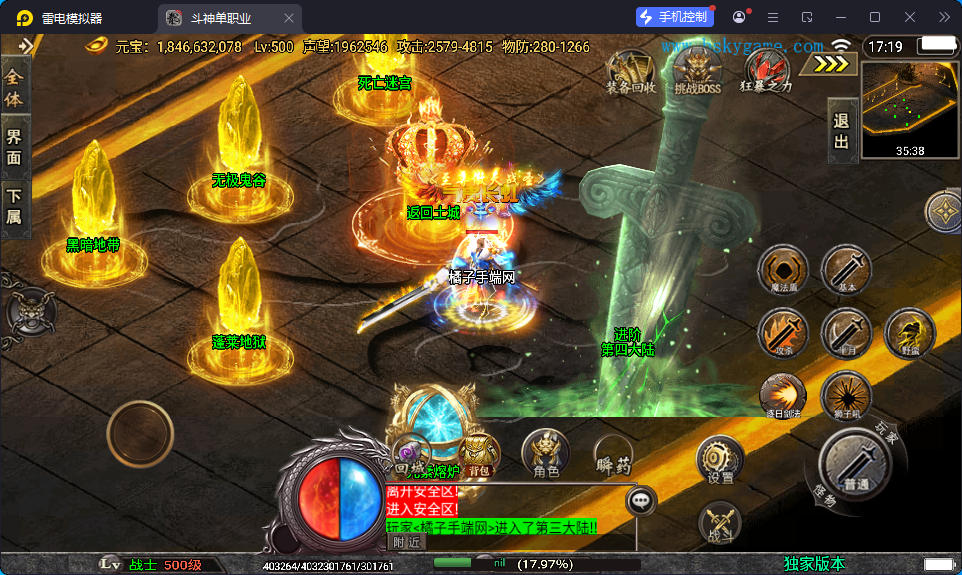Viewport: 962px width, 575px height.
Task: Open the 背包 backpack
Action: (x=480, y=454)
